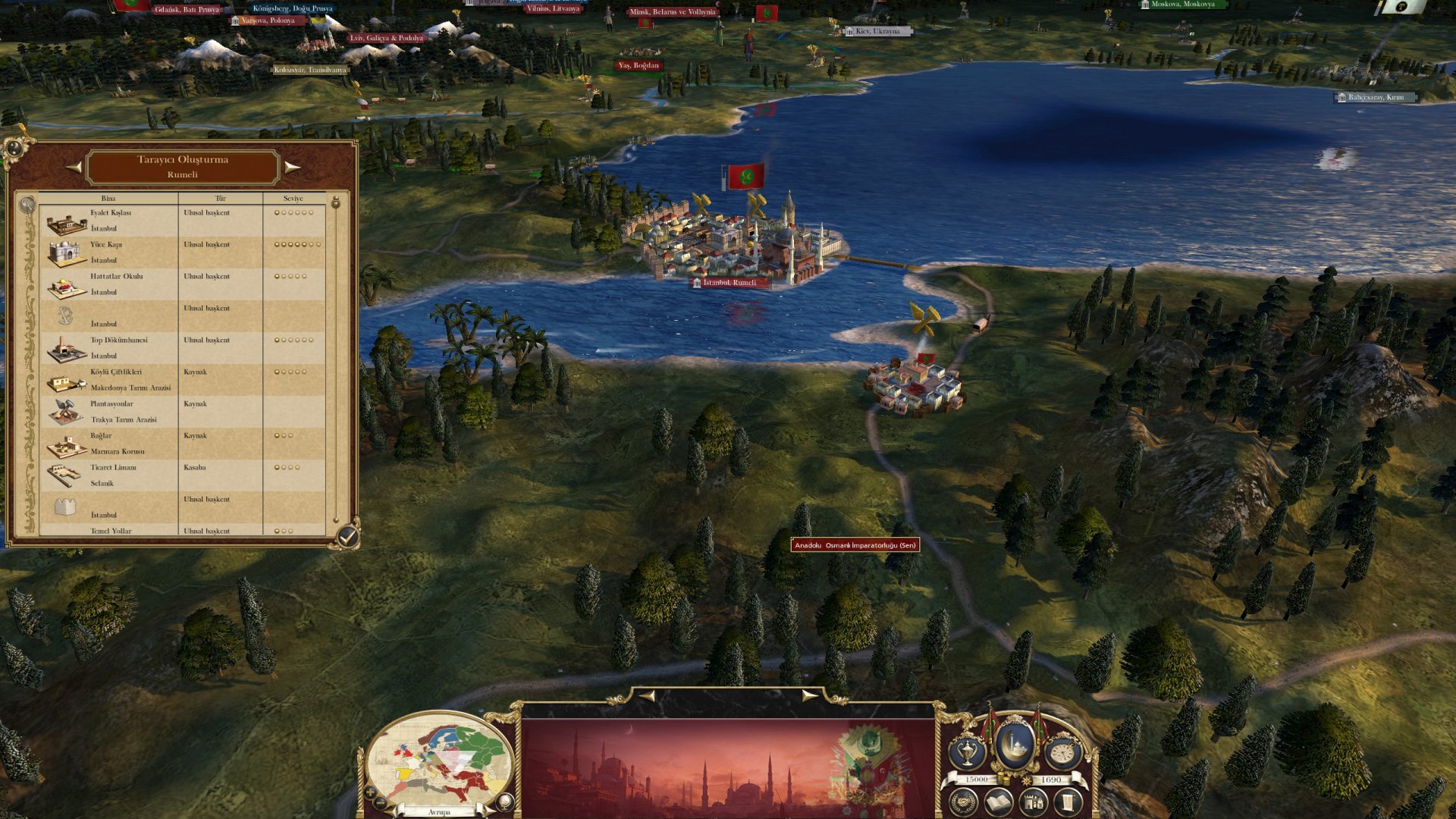Select the Yüce Kapı building row

[x=182, y=253]
